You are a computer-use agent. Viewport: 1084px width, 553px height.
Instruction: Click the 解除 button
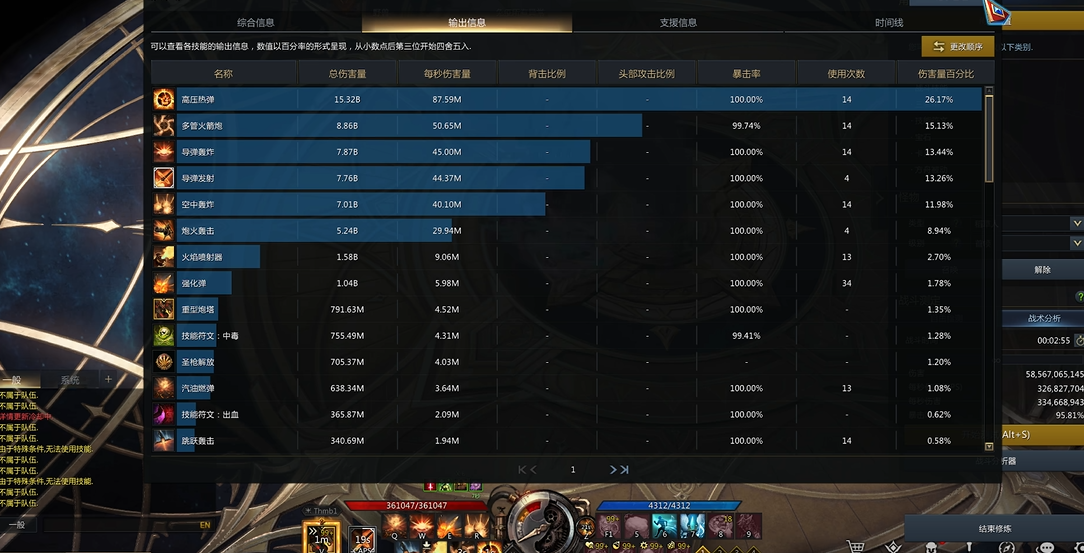coord(1042,269)
